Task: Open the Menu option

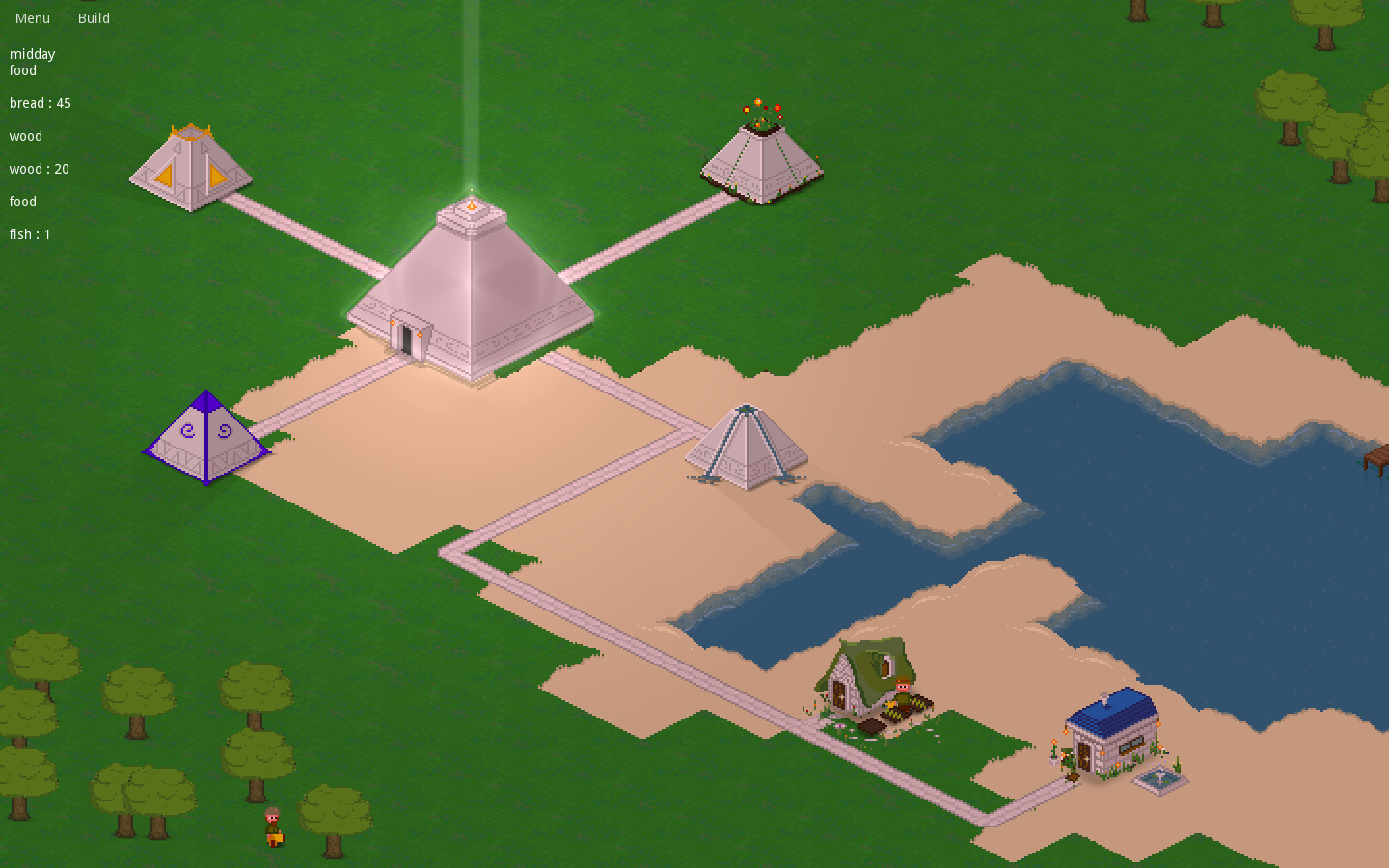Action: point(32,17)
